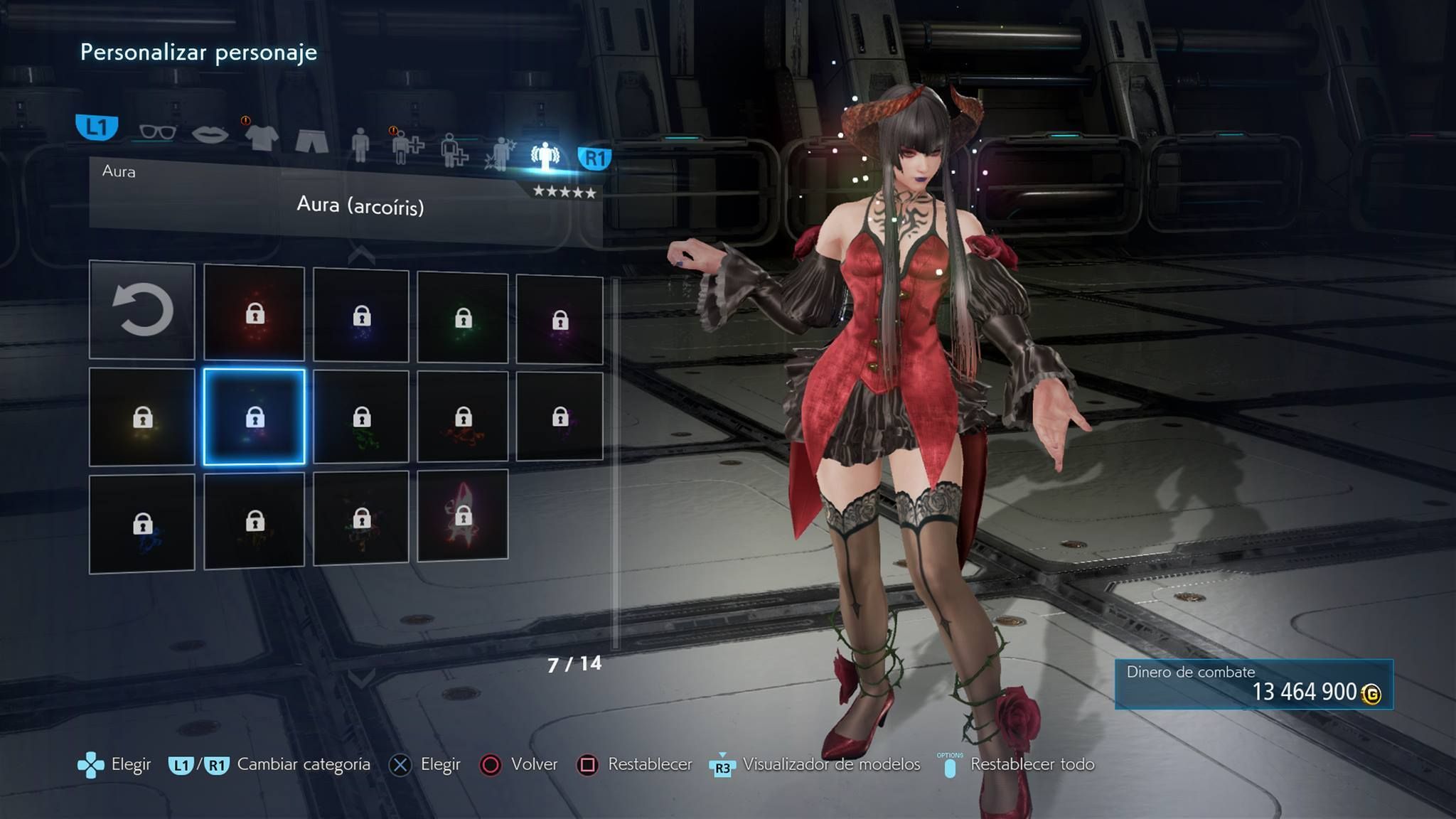This screenshot has width=1456, height=819.
Task: Switch to the shirt upper-body tab
Action: coord(261,136)
